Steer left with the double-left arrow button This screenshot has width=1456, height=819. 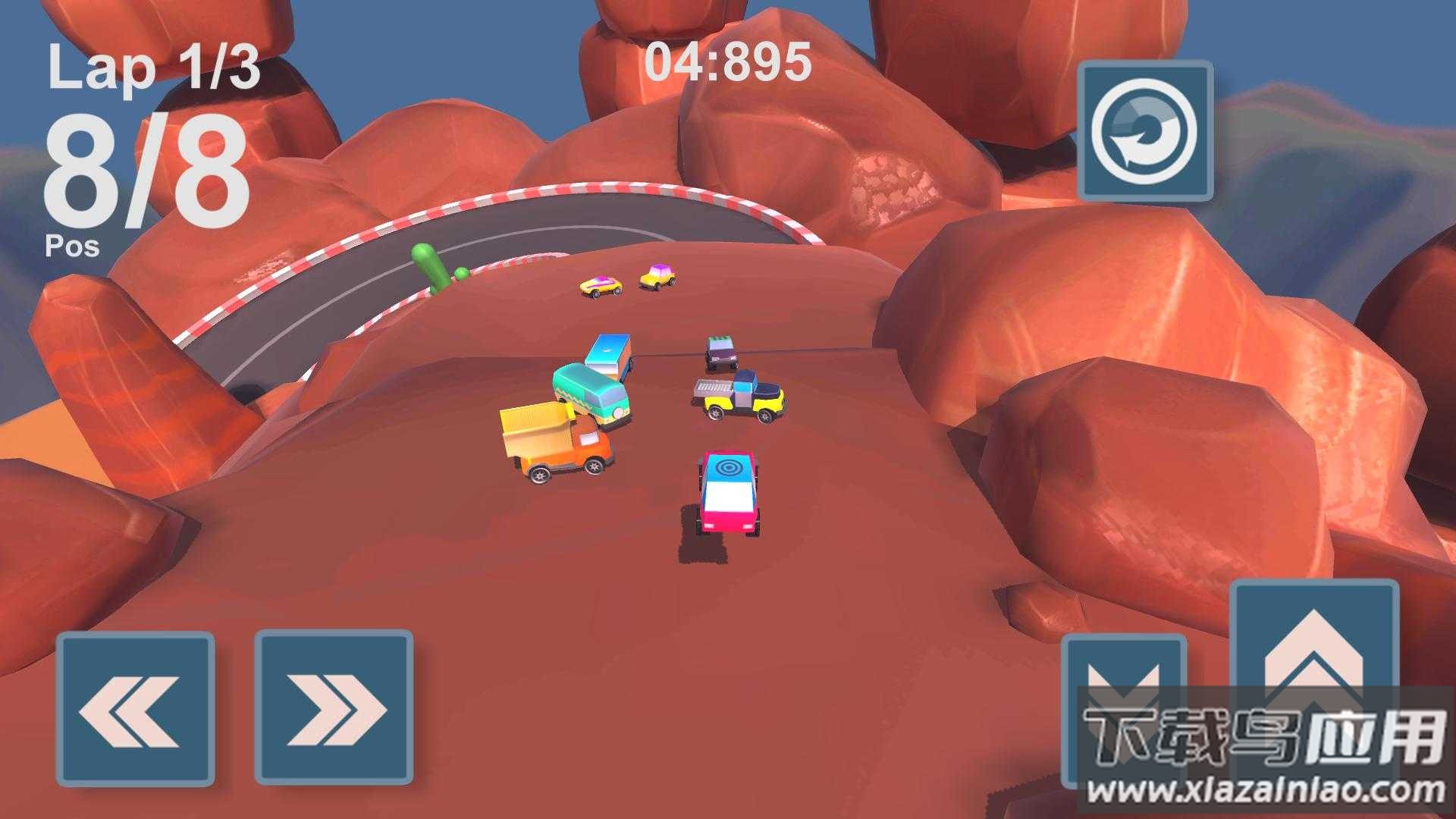pyautogui.click(x=135, y=708)
